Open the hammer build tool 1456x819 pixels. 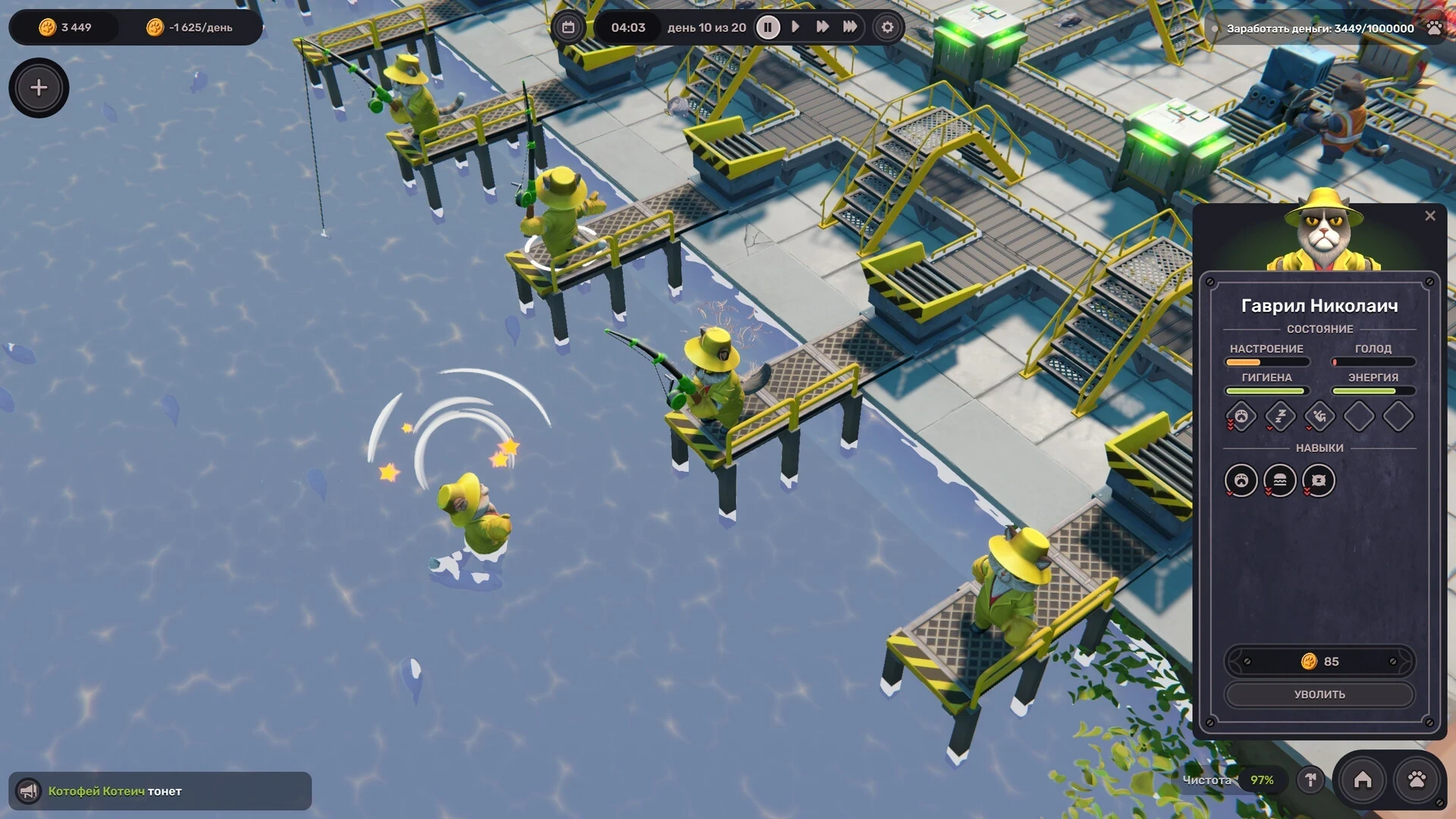pyautogui.click(x=1310, y=780)
